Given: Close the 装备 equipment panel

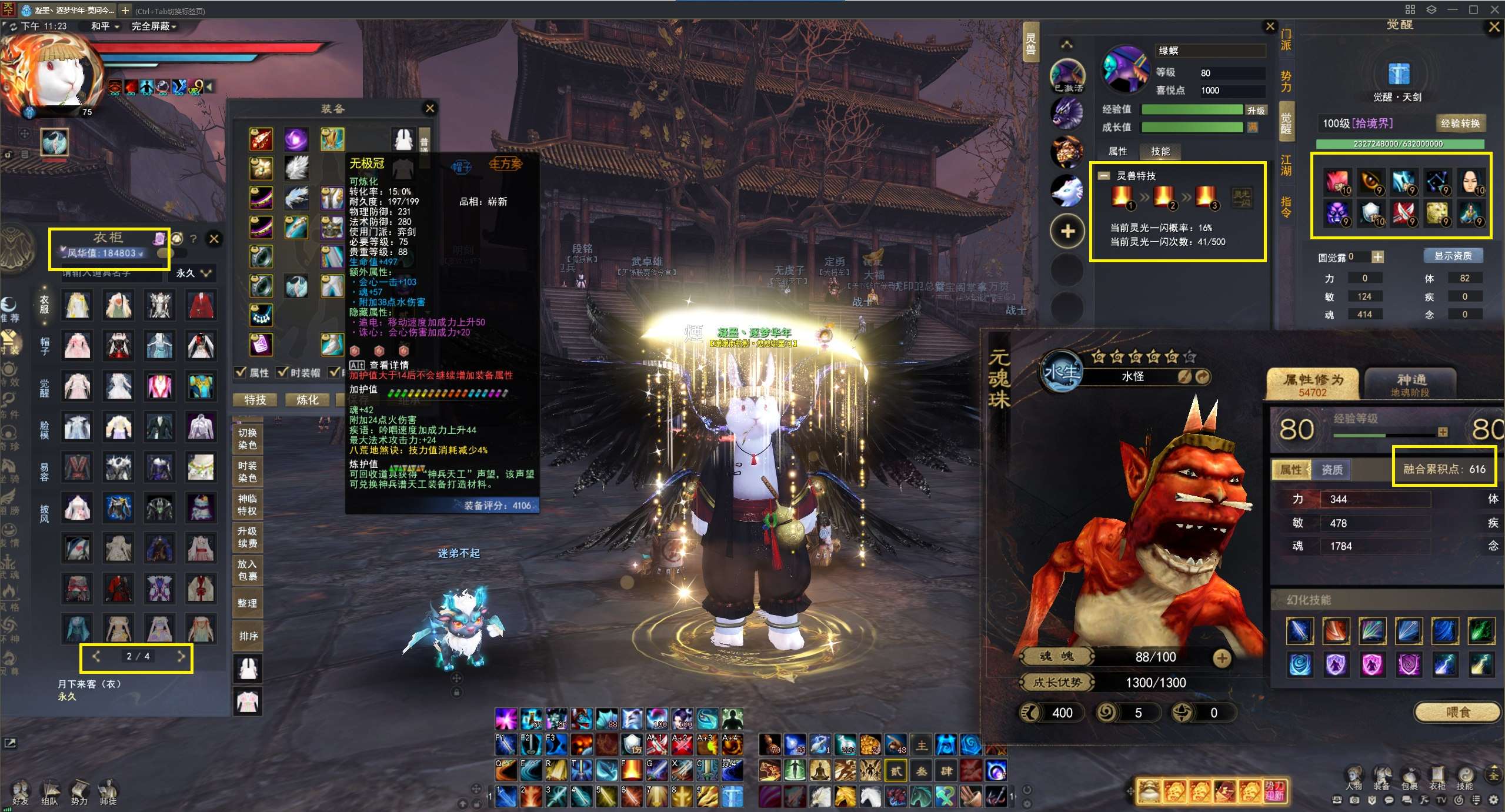Looking at the screenshot, I should click(x=430, y=108).
